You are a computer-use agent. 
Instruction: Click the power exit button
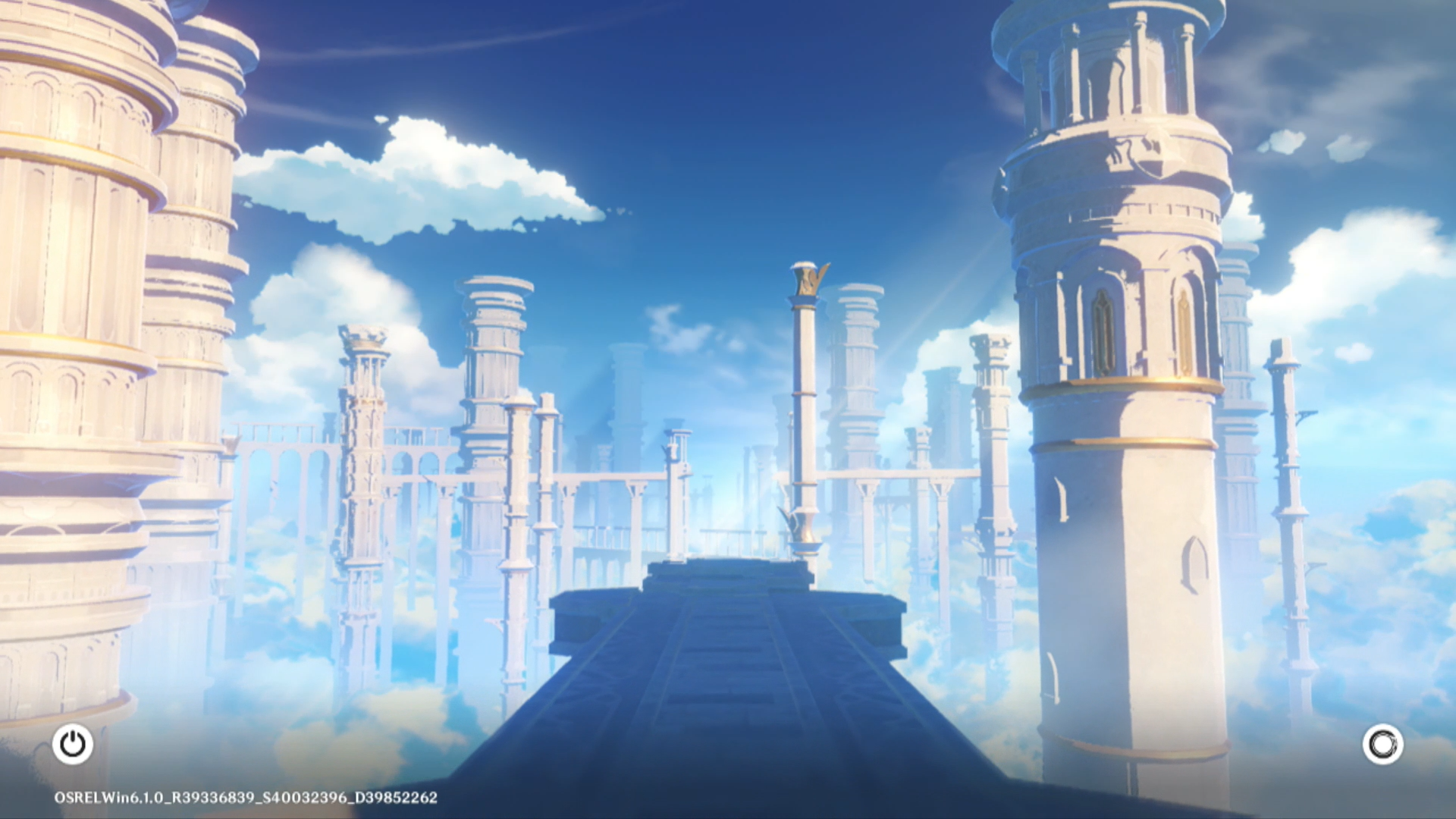pos(73,744)
